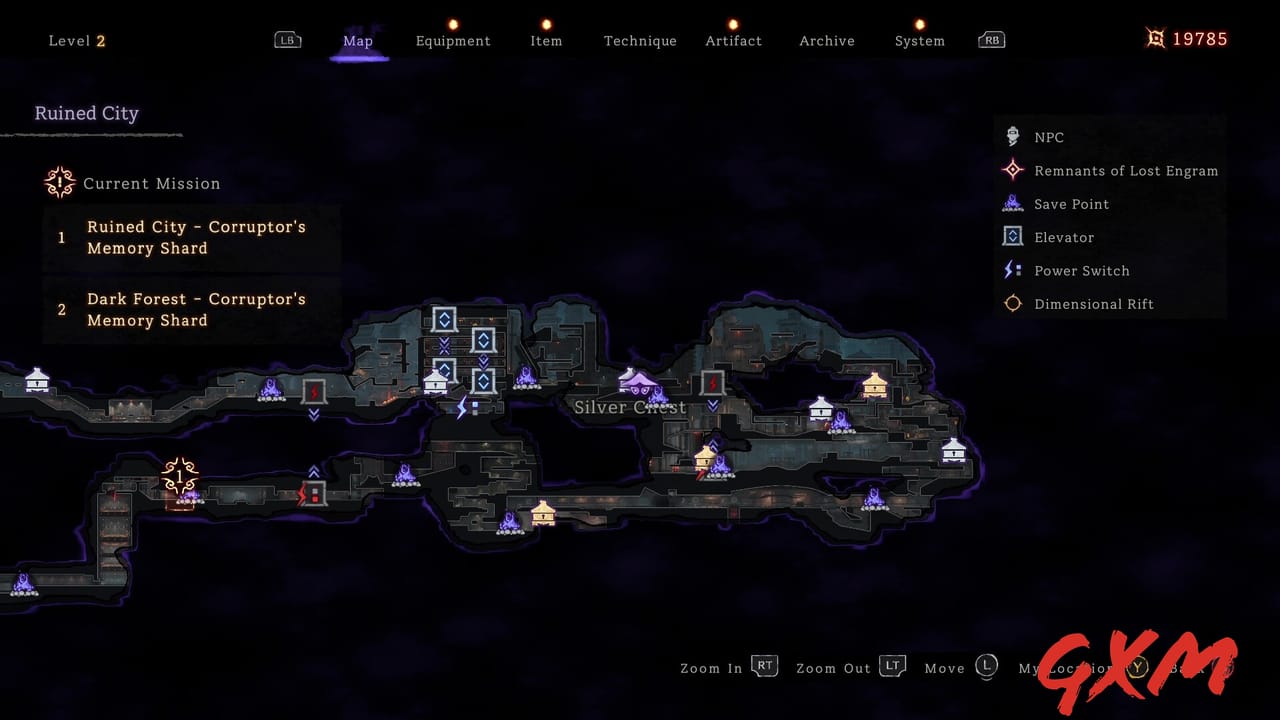Open the Artifact tab
The image size is (1280, 720).
[x=733, y=41]
